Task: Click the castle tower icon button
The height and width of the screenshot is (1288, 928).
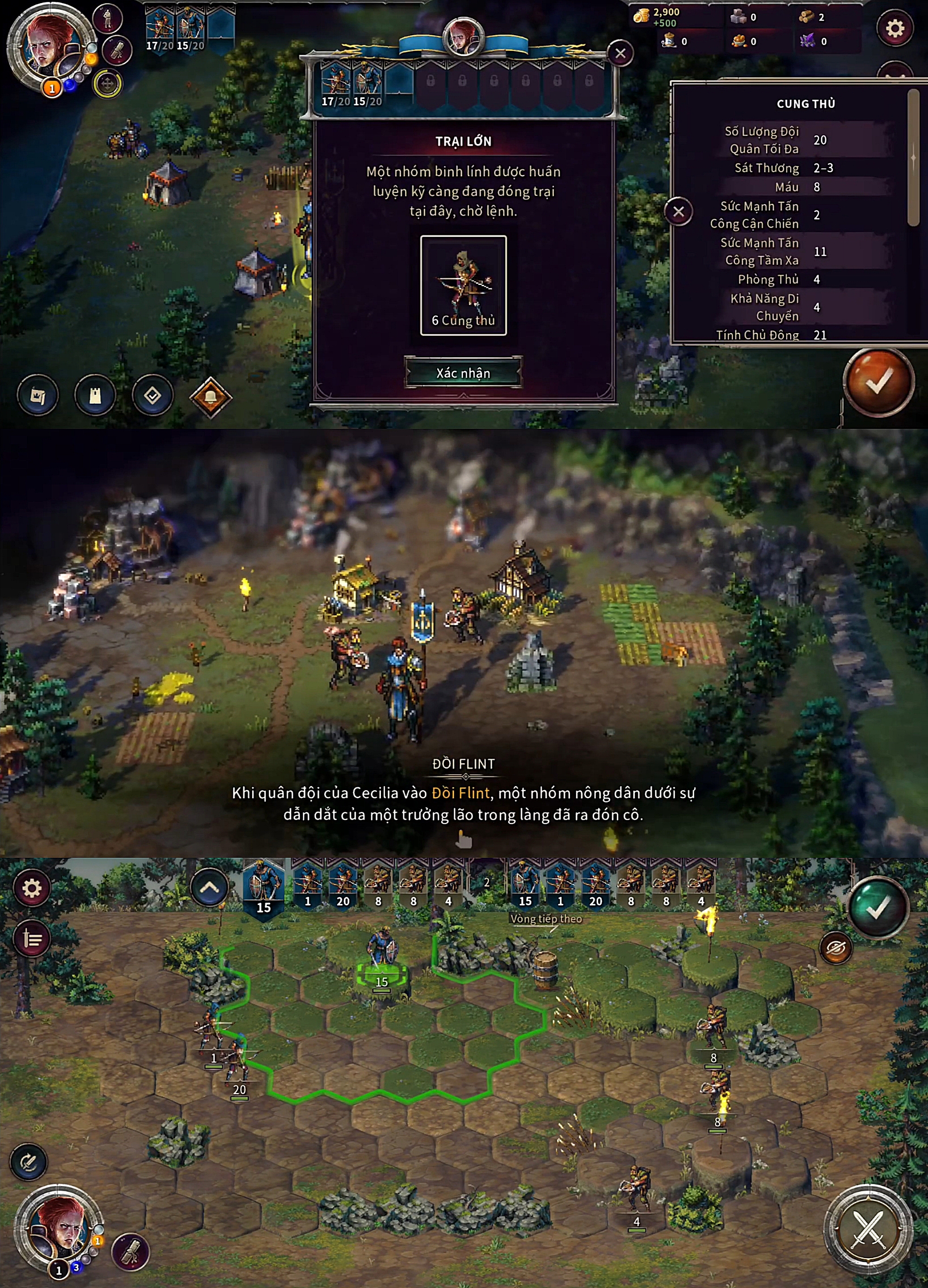Action: click(95, 395)
